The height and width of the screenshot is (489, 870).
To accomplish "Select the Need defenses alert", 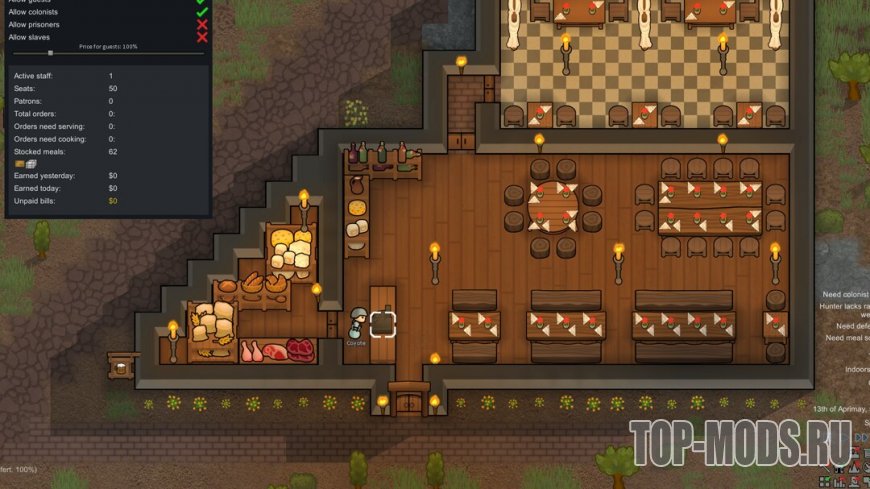I will coord(852,326).
